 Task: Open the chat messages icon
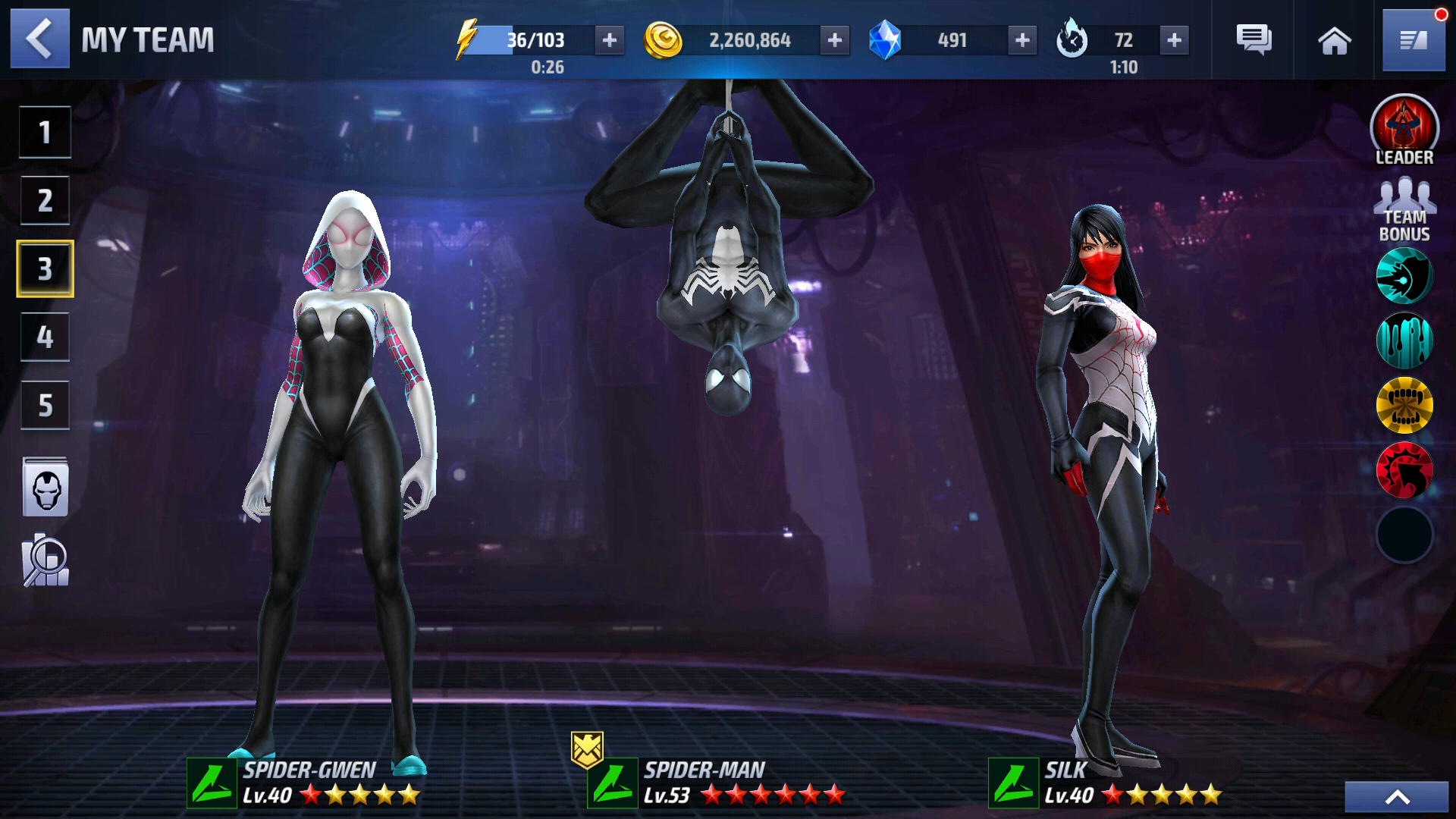(x=1254, y=40)
